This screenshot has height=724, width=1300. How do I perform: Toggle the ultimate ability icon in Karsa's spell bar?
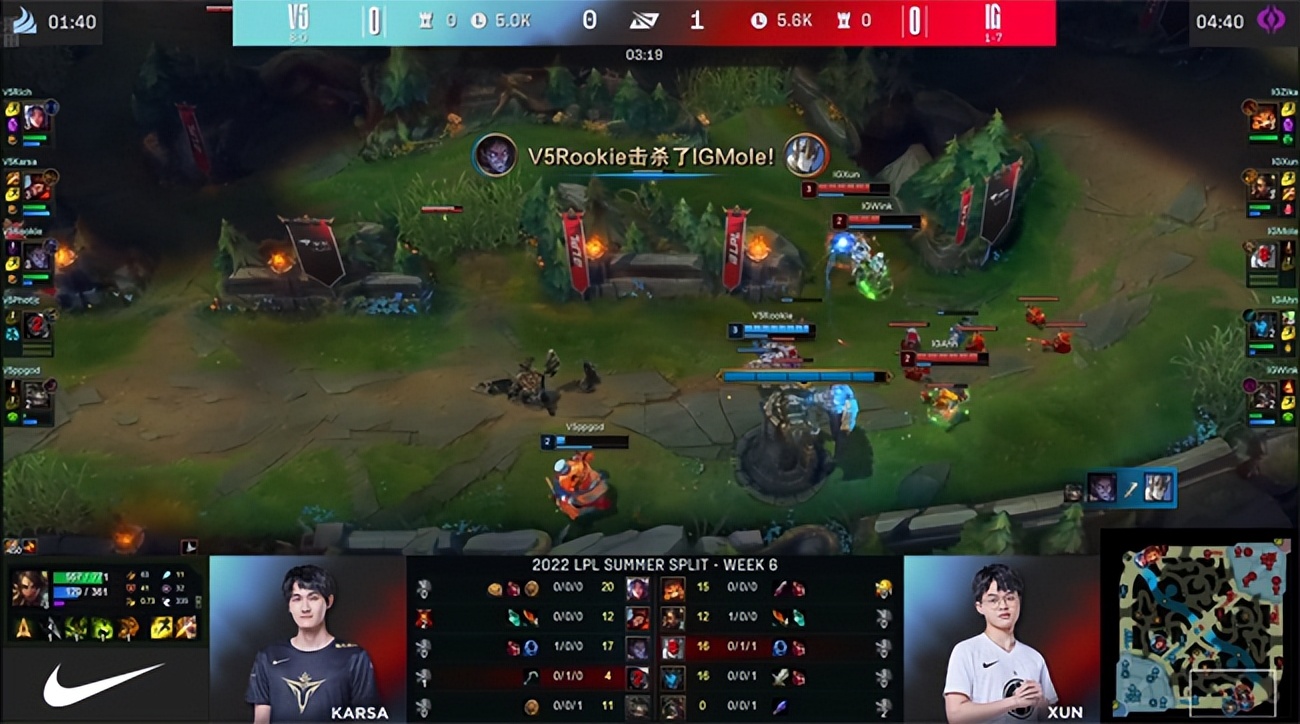tap(127, 627)
